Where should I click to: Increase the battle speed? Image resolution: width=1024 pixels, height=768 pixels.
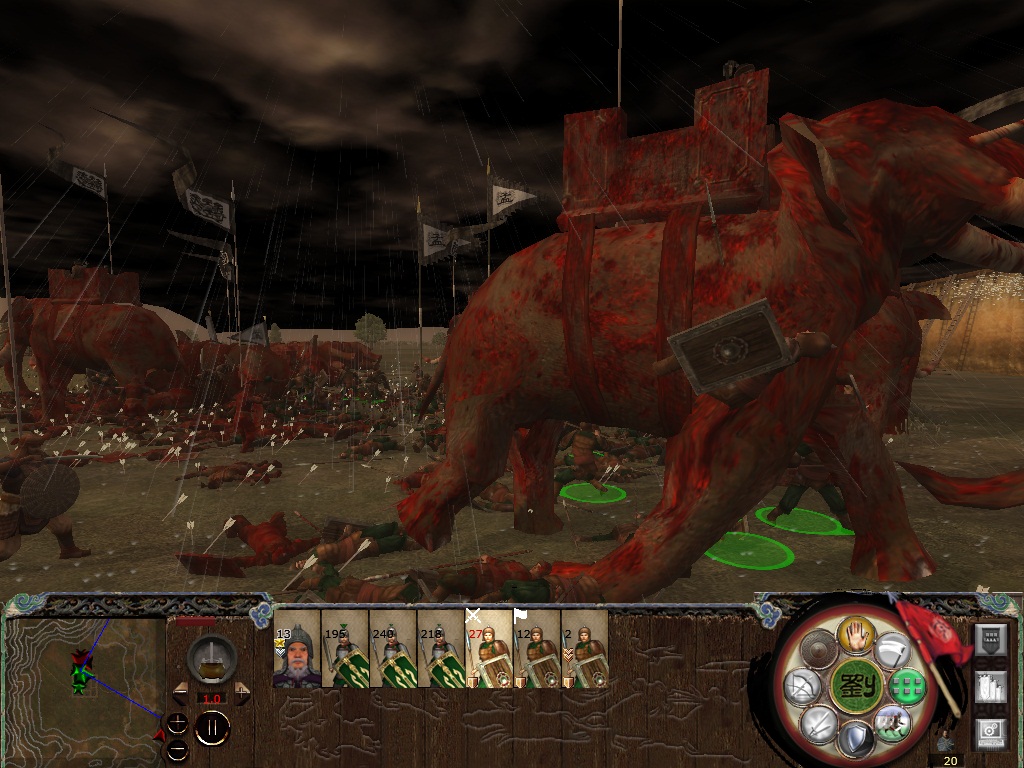pyautogui.click(x=243, y=693)
